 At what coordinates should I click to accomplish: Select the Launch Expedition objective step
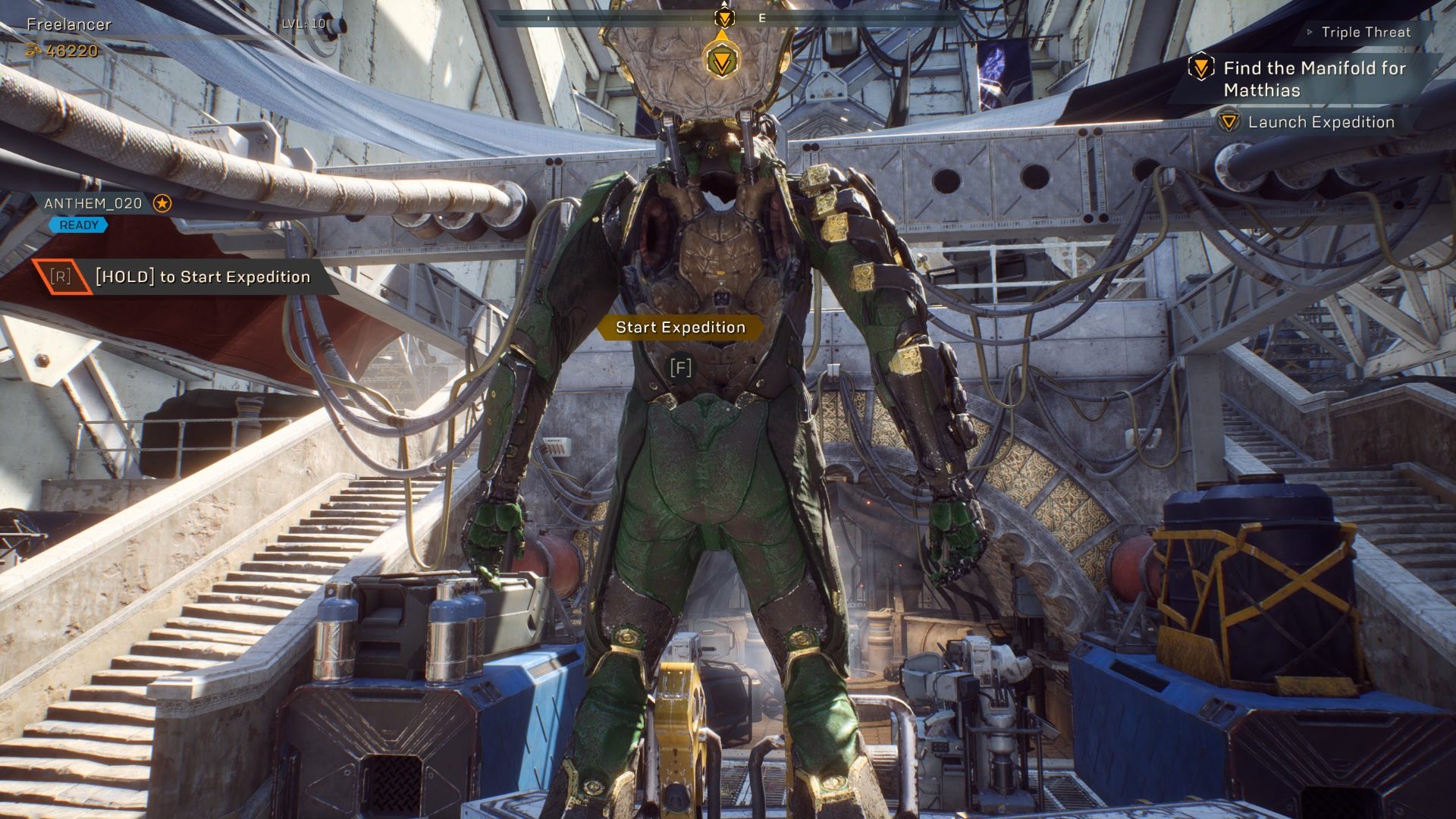tap(1320, 122)
